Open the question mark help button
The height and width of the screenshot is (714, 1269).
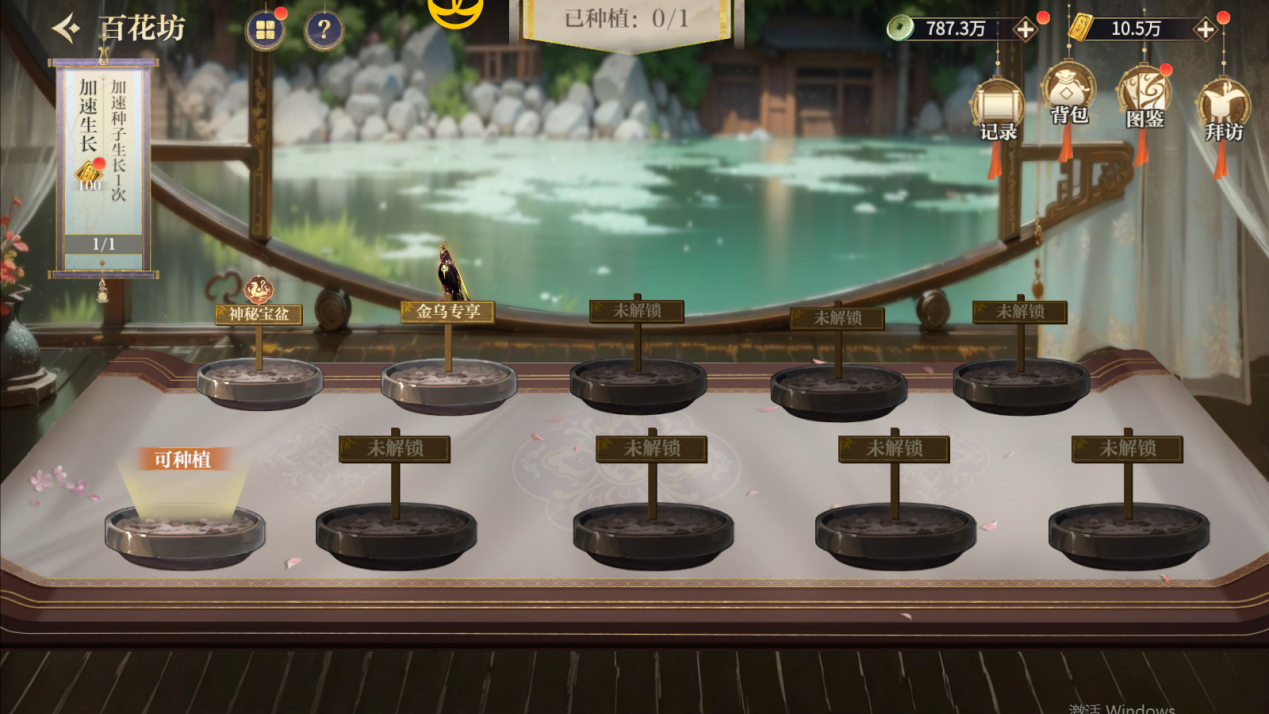324,31
